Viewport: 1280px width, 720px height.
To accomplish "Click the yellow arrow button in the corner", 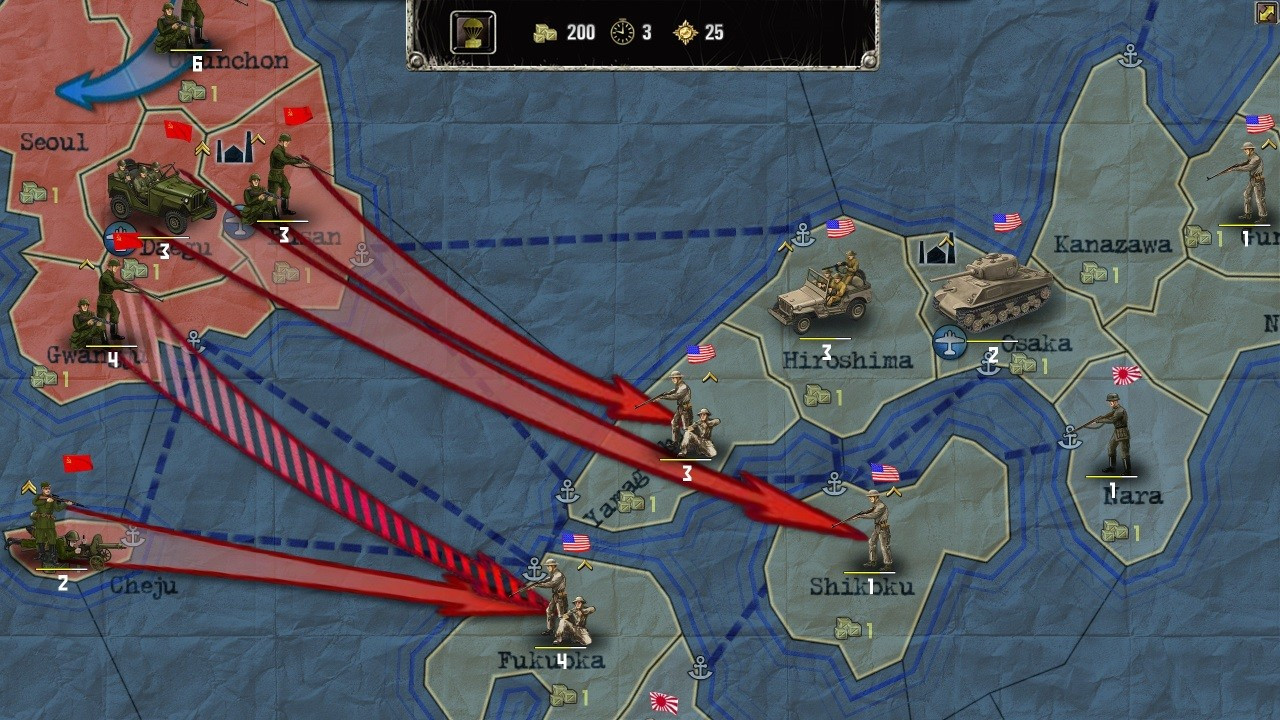I will [x=1266, y=13].
